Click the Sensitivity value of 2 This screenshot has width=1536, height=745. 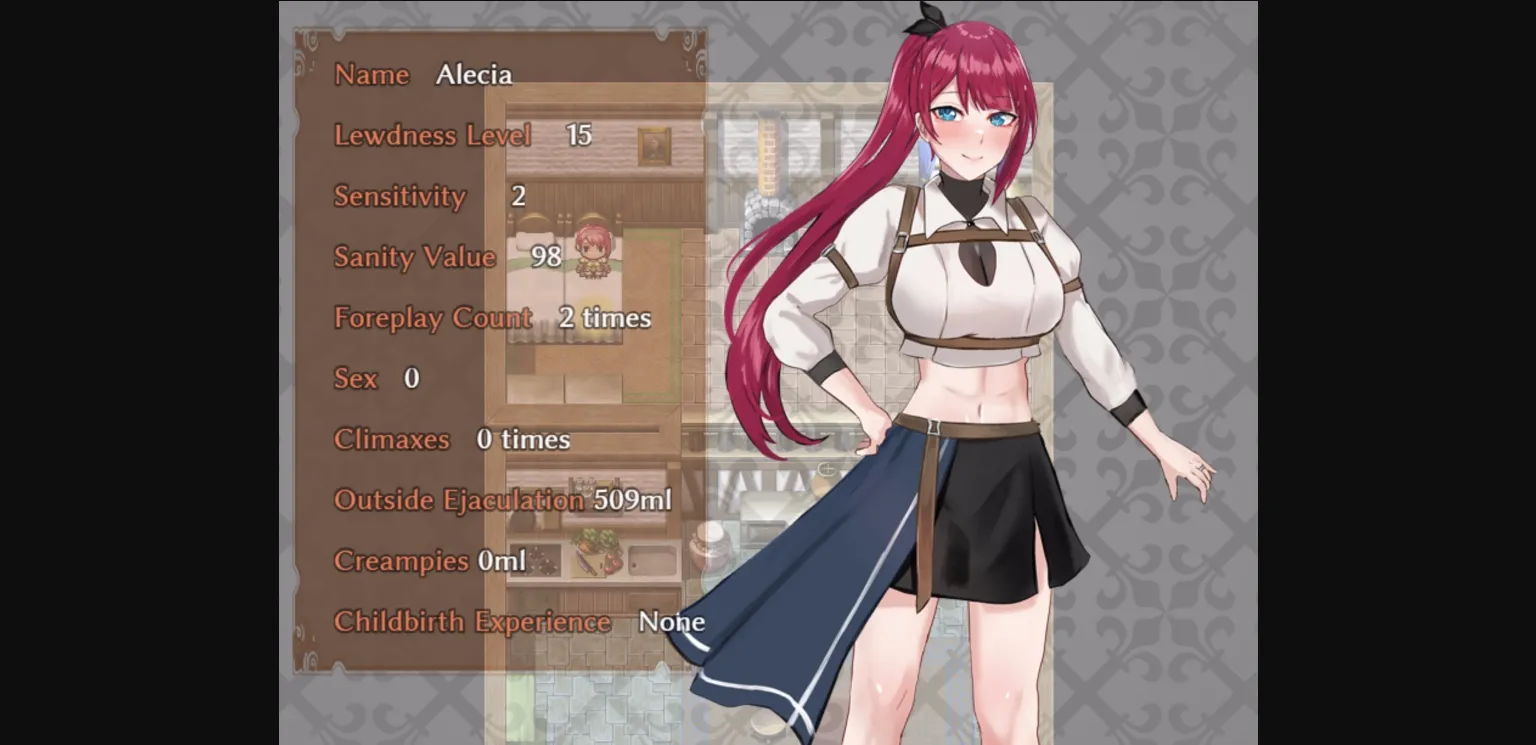click(518, 196)
